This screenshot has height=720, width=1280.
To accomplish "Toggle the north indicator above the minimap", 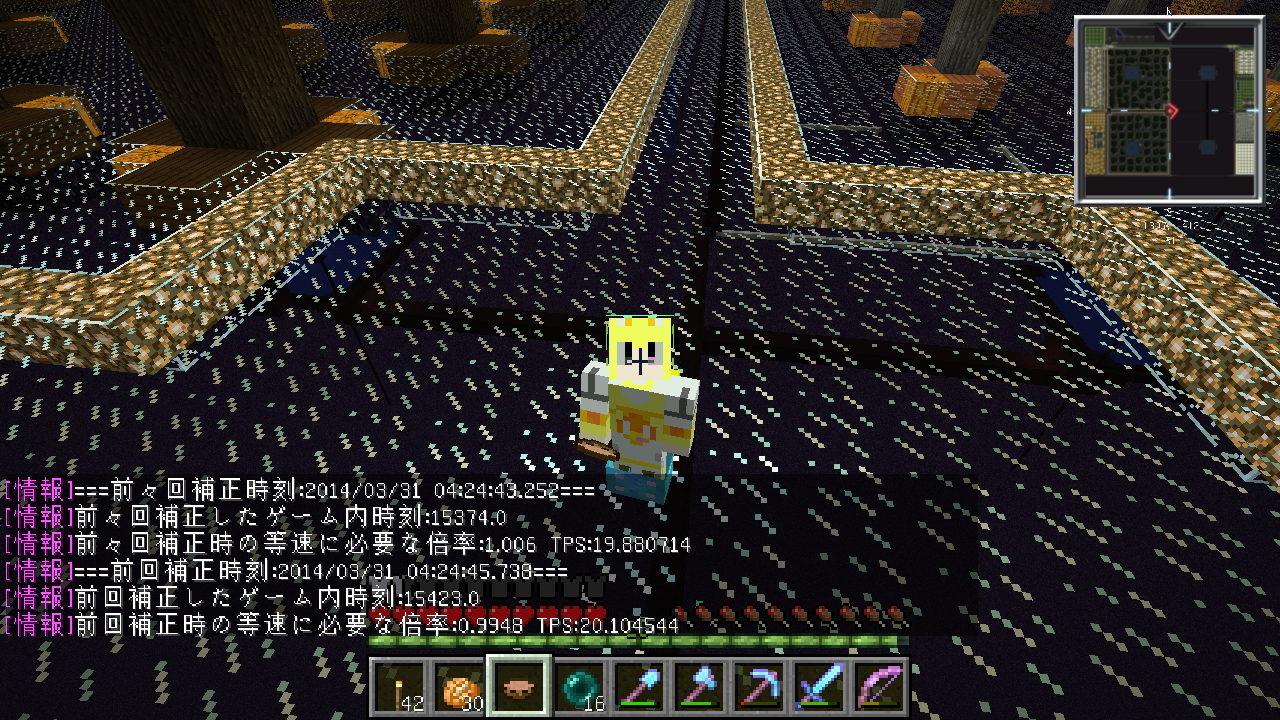I will click(1168, 11).
